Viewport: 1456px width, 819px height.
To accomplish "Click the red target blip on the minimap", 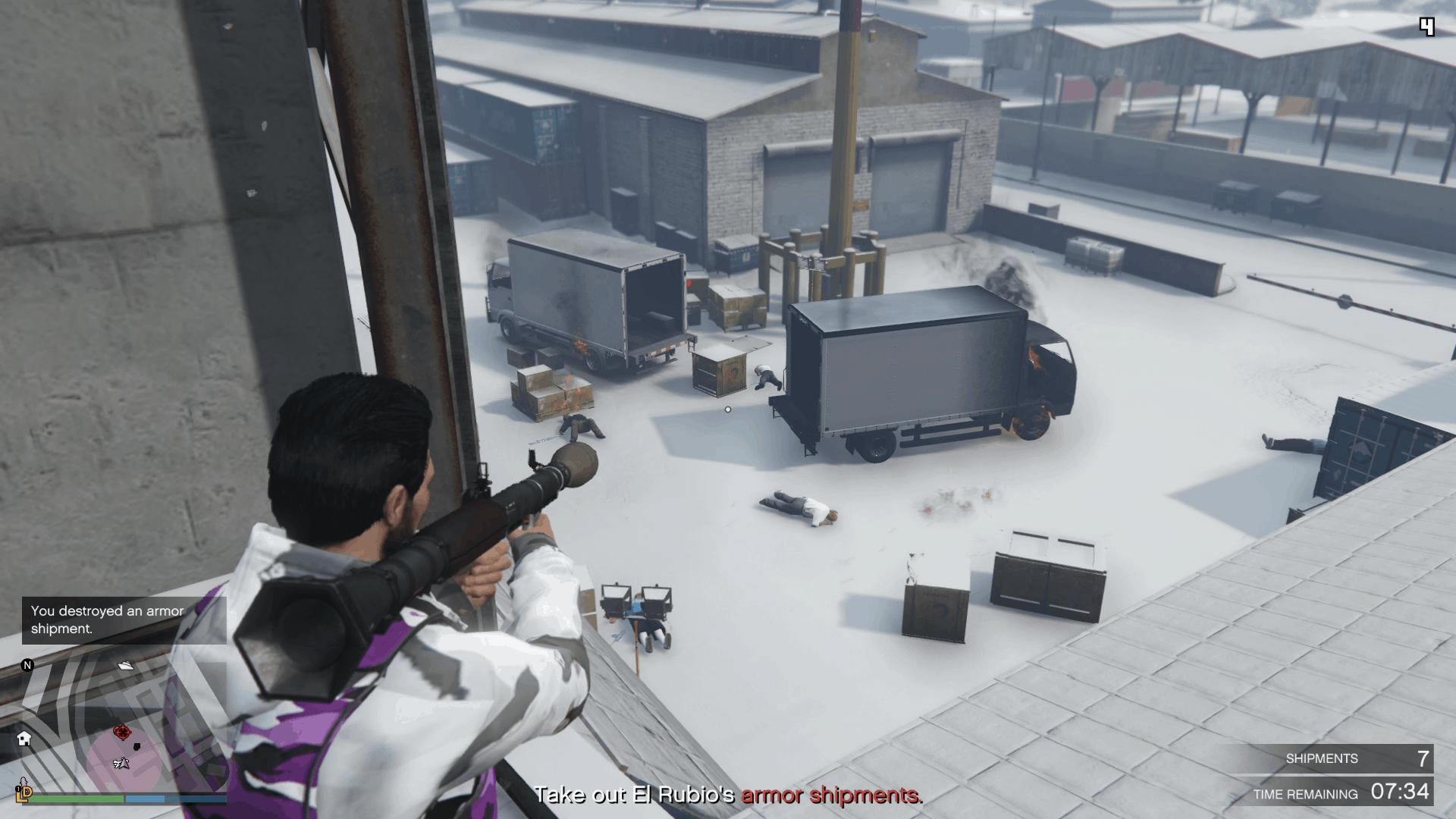I will (x=121, y=732).
